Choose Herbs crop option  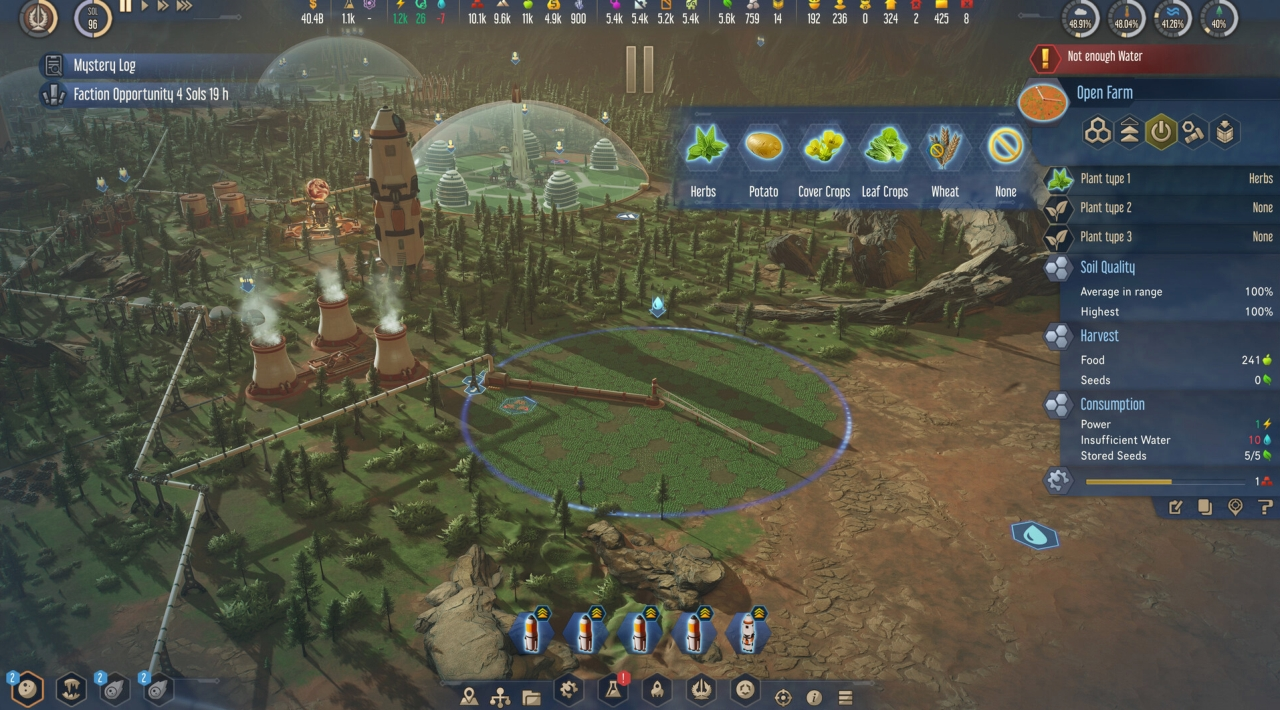[x=703, y=148]
